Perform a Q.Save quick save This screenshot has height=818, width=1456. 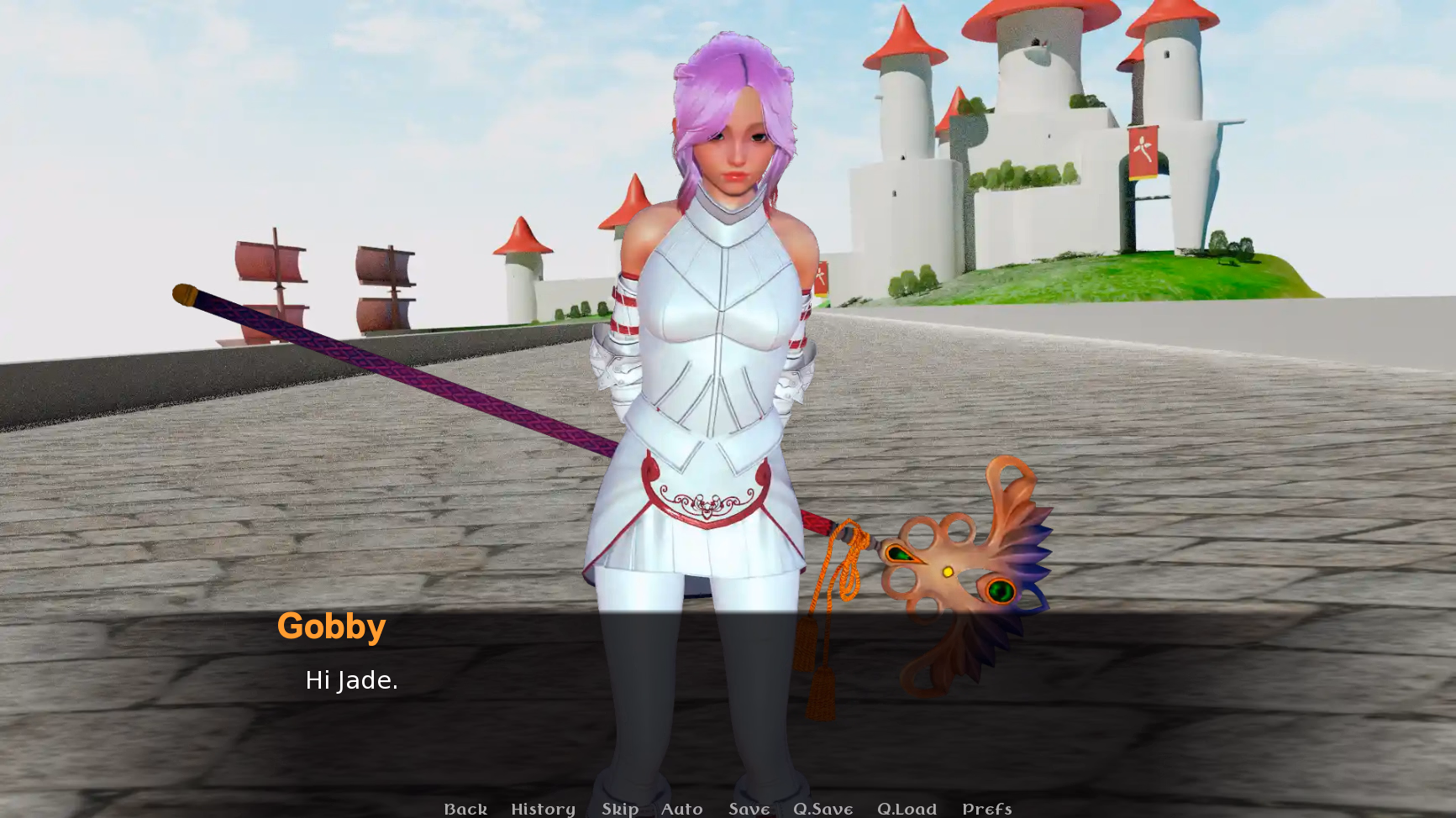pyautogui.click(x=823, y=808)
